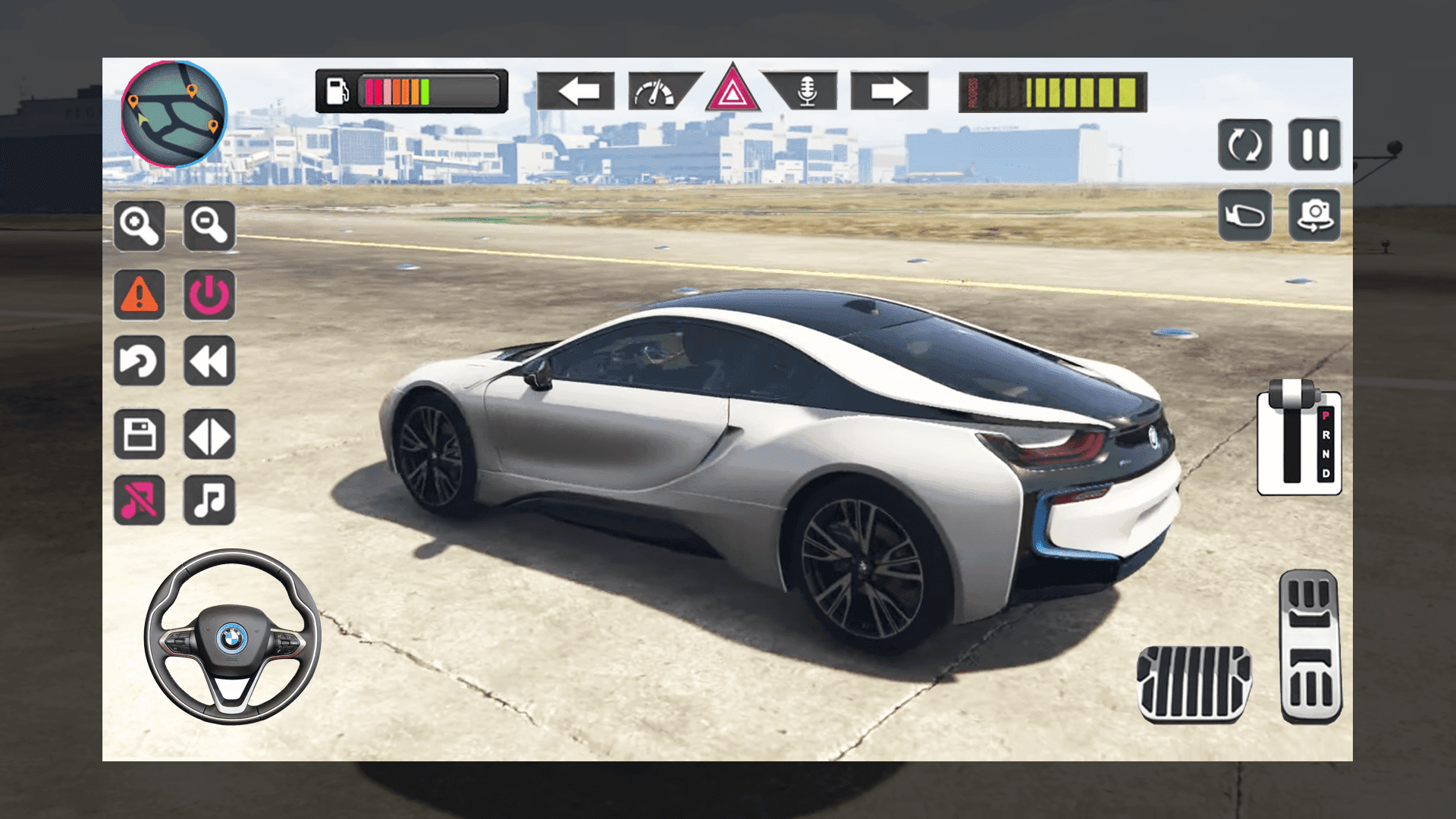Click the left turn arrow indicator
The image size is (1456, 819).
point(578,93)
